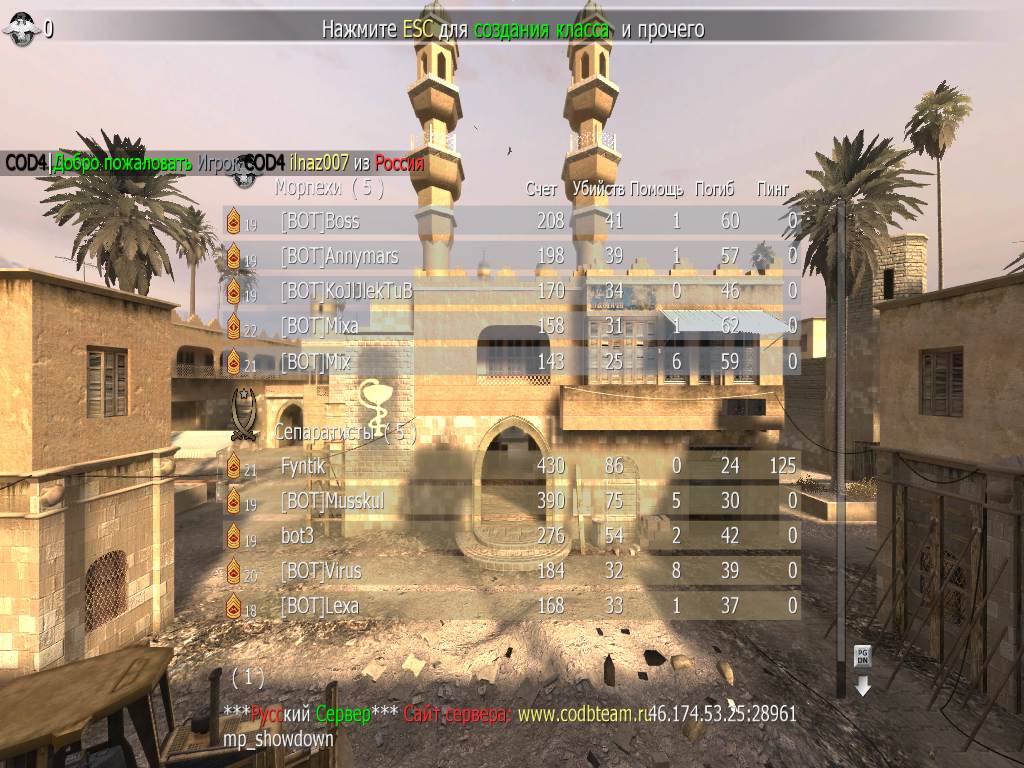Select the [BOT]Boss player row
1024x768 pixels.
pos(510,221)
